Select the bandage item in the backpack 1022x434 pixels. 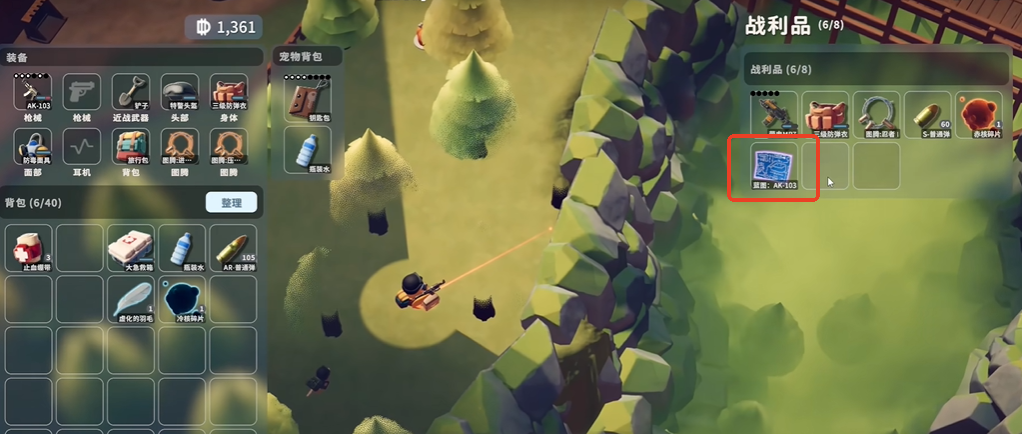click(32, 246)
